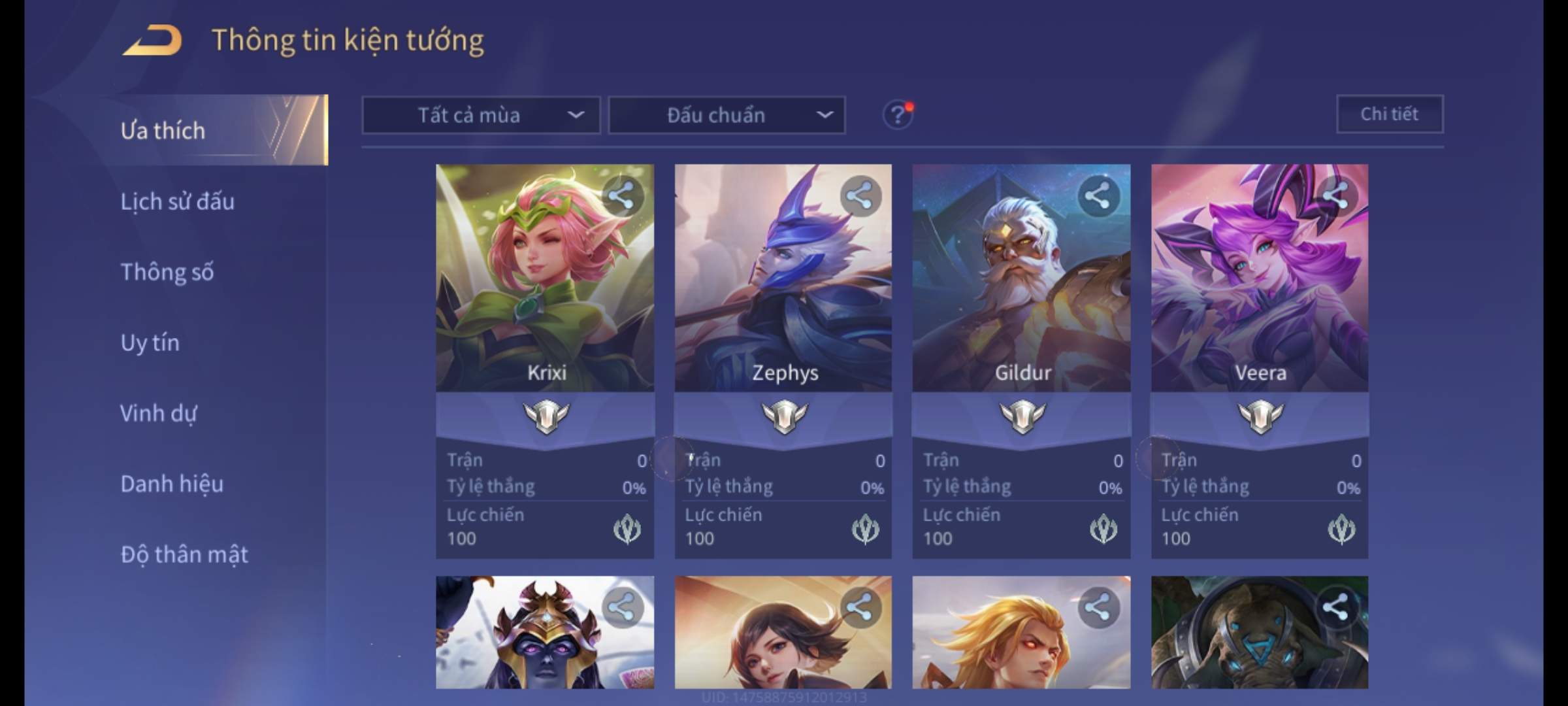Viewport: 1568px width, 706px height.
Task: Open the Chi tiết details button
Action: point(1390,114)
